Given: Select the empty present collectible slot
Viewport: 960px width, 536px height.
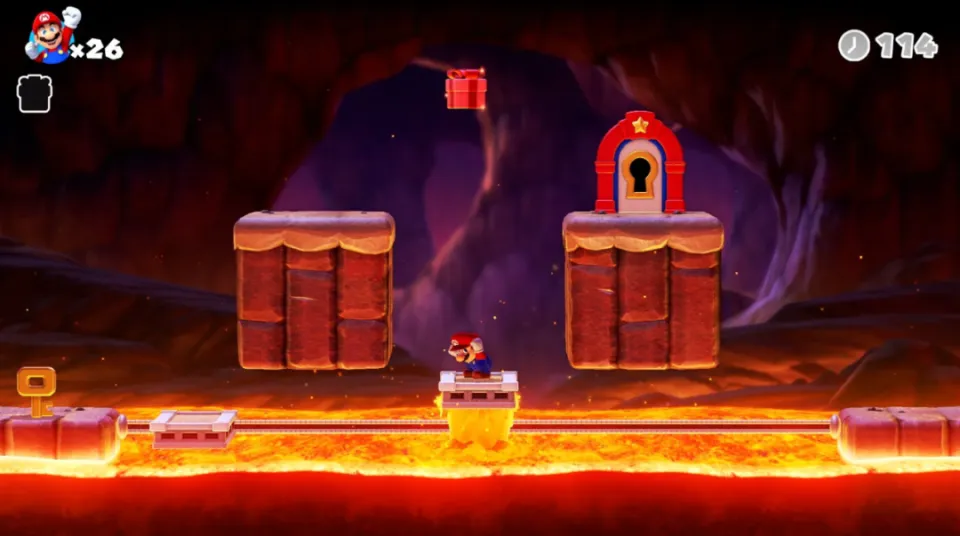Looking at the screenshot, I should 34,94.
